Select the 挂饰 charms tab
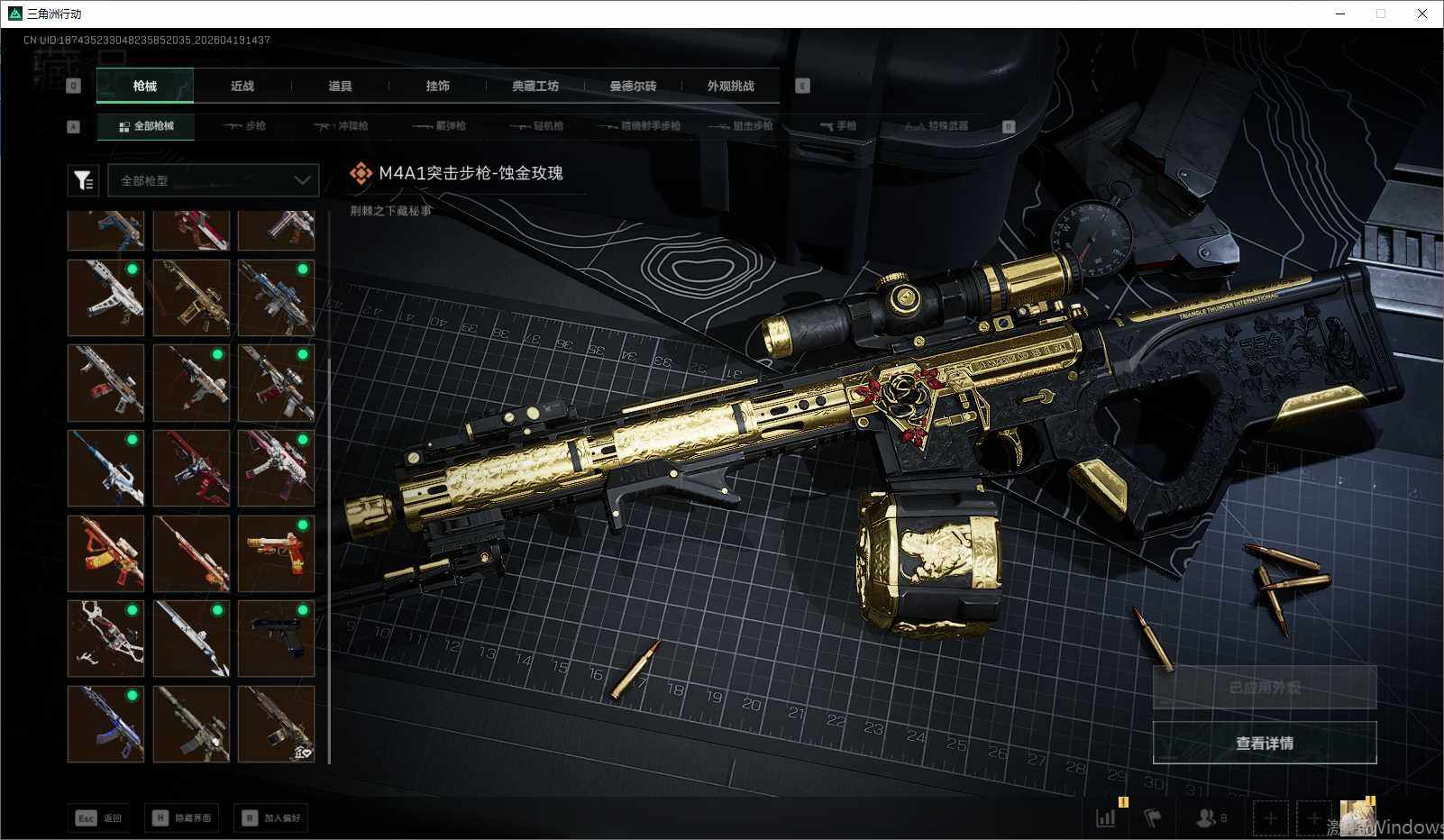The width and height of the screenshot is (1444, 840). [x=437, y=86]
